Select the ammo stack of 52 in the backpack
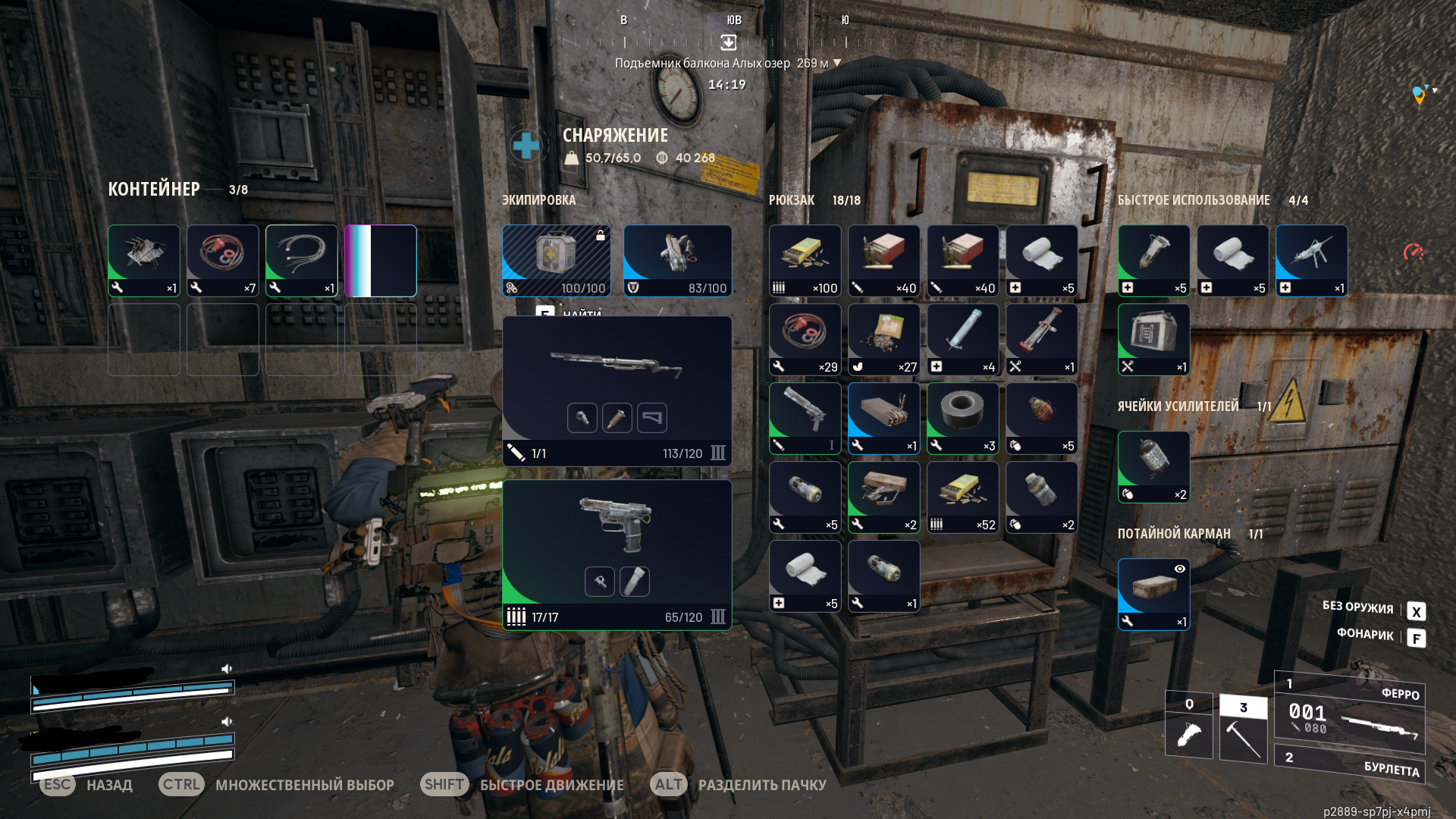1456x819 pixels. tap(962, 497)
